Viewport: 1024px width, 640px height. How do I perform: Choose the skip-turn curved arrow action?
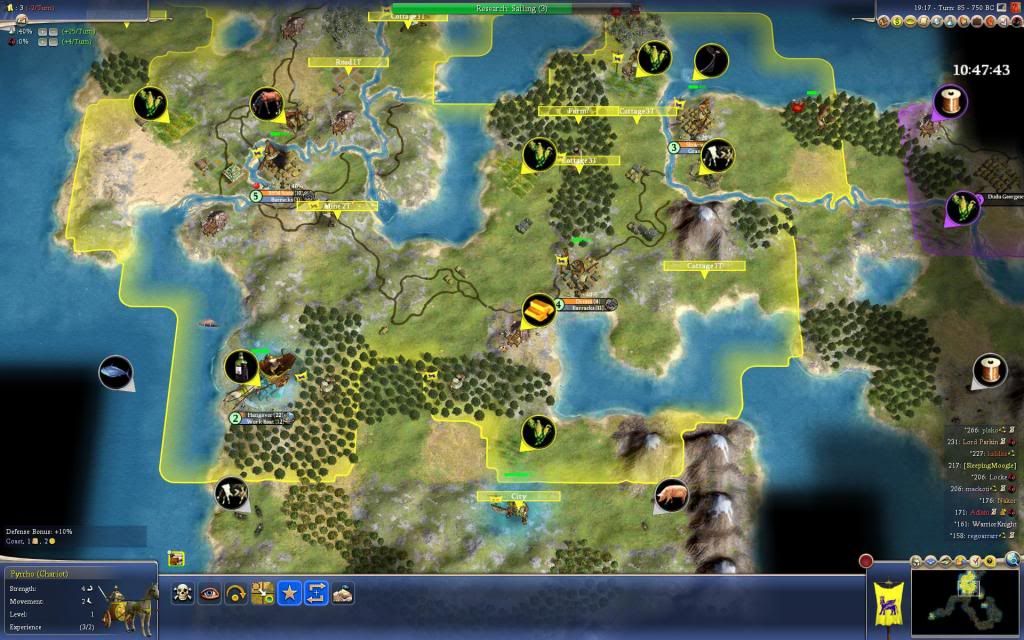click(236, 593)
